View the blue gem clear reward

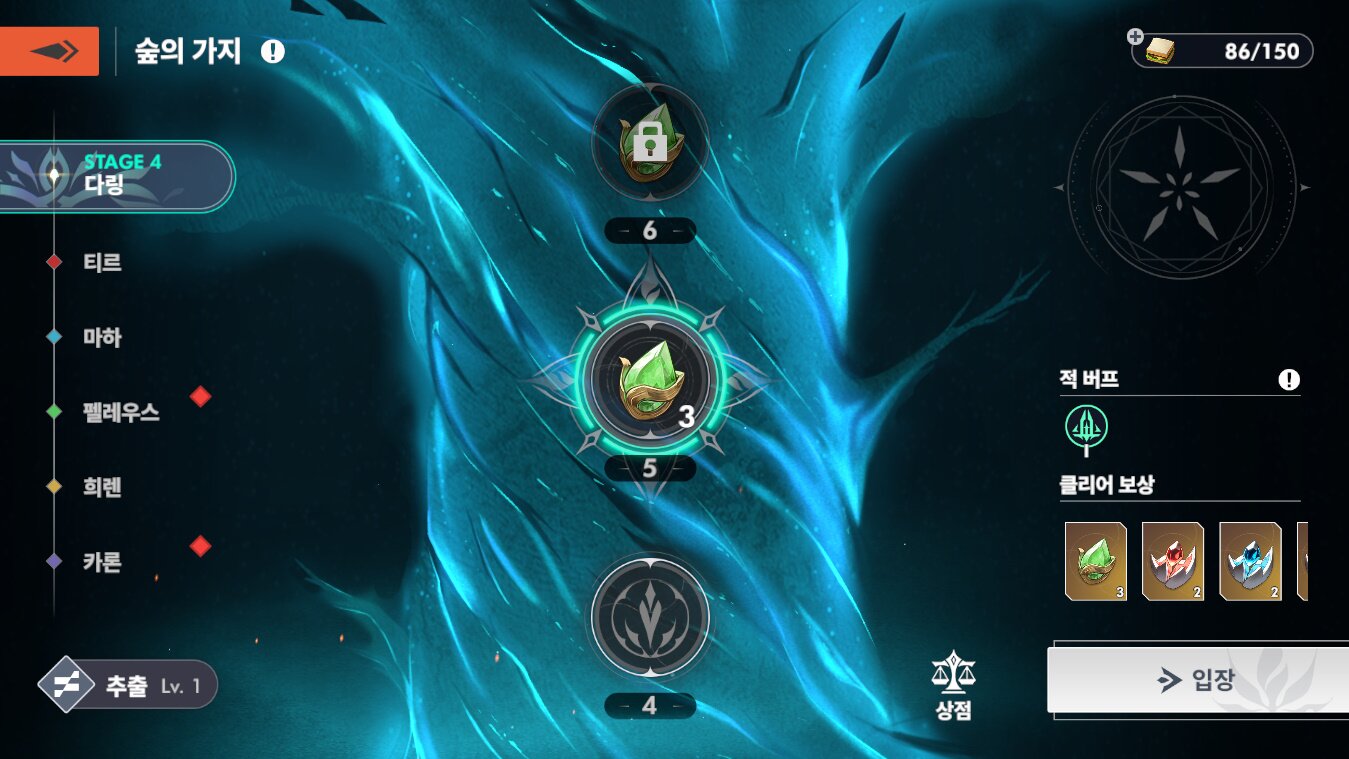click(x=1250, y=561)
